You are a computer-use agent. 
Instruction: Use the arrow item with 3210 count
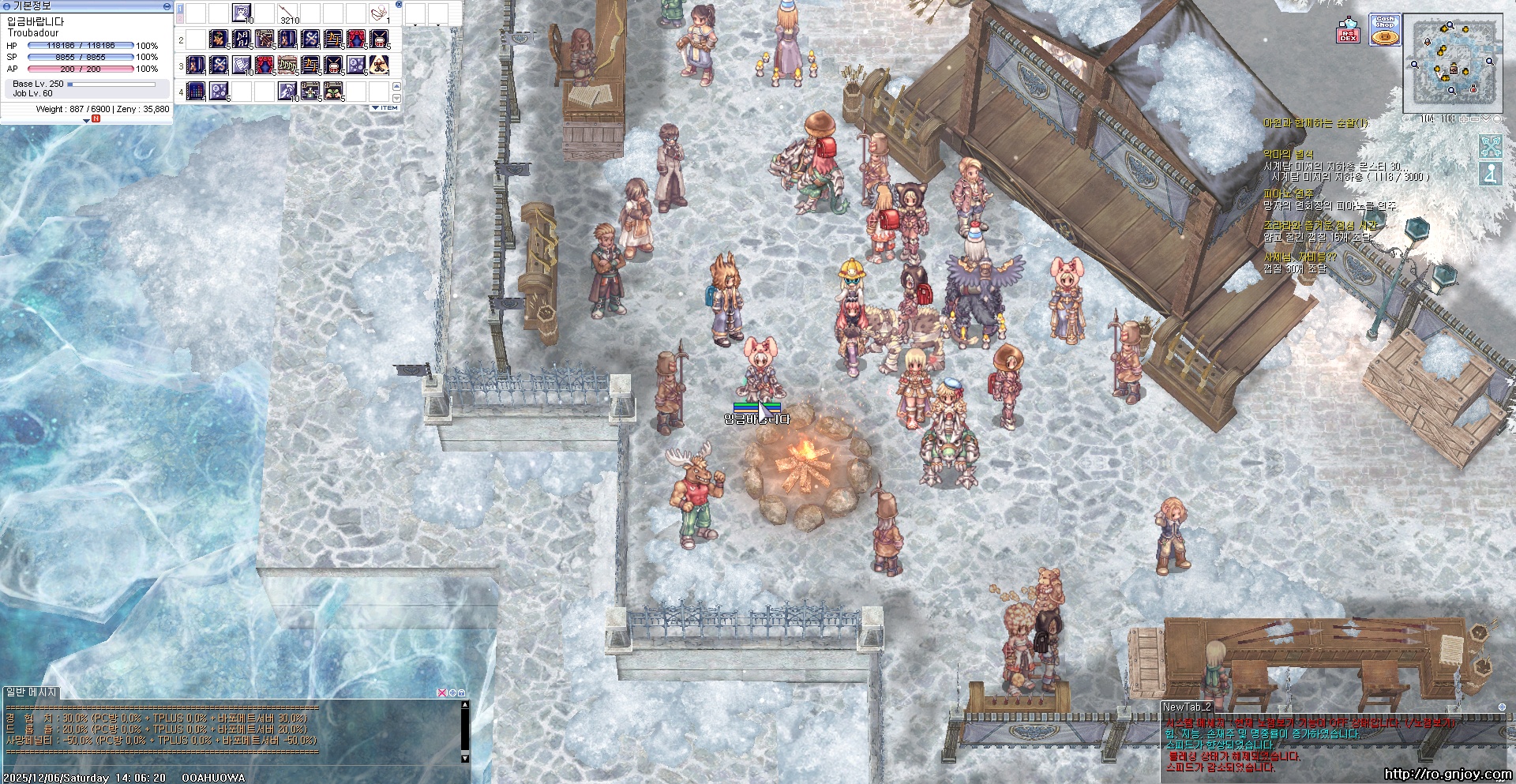[x=287, y=13]
